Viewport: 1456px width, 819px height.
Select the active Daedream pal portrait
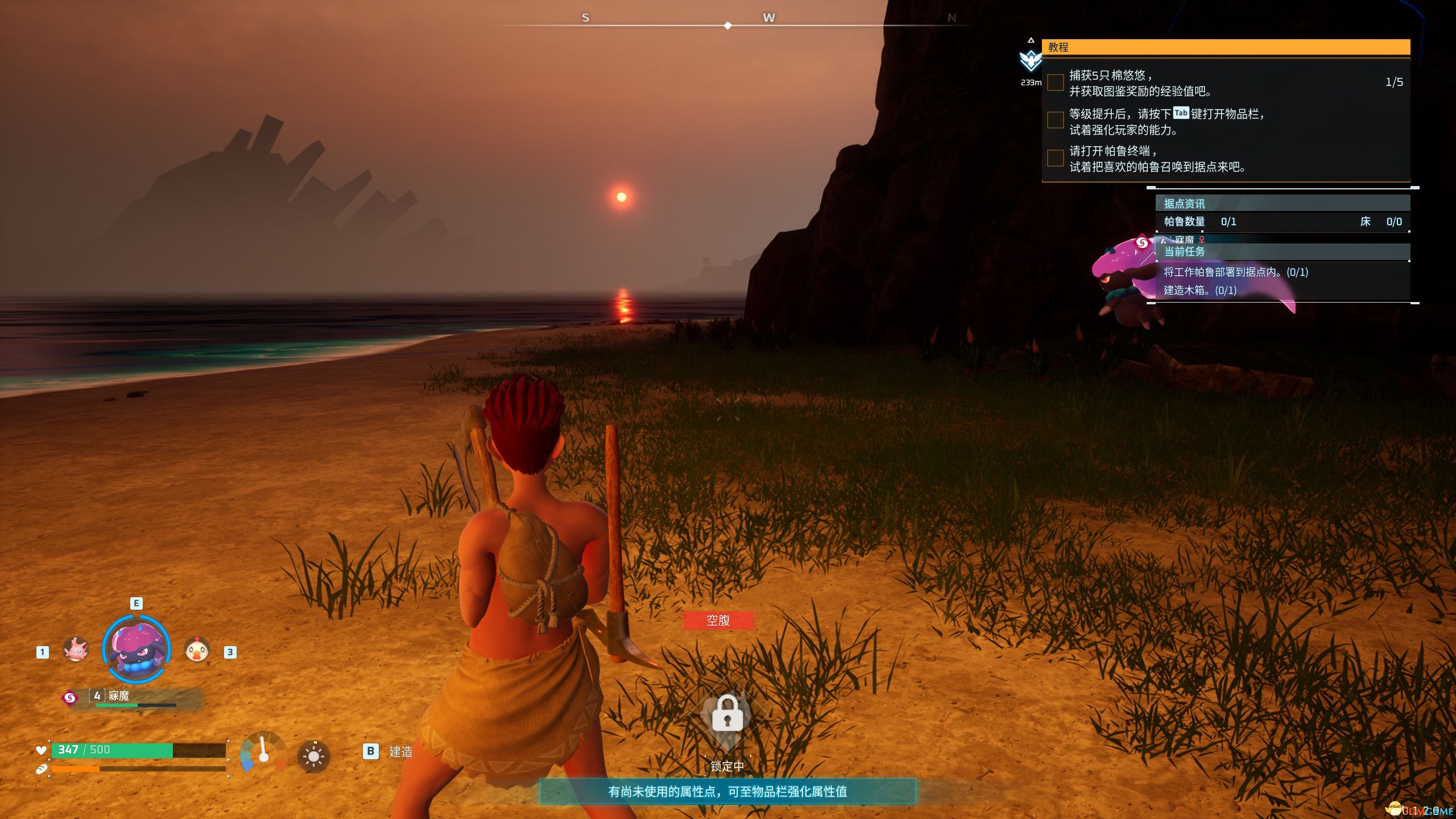point(136,649)
